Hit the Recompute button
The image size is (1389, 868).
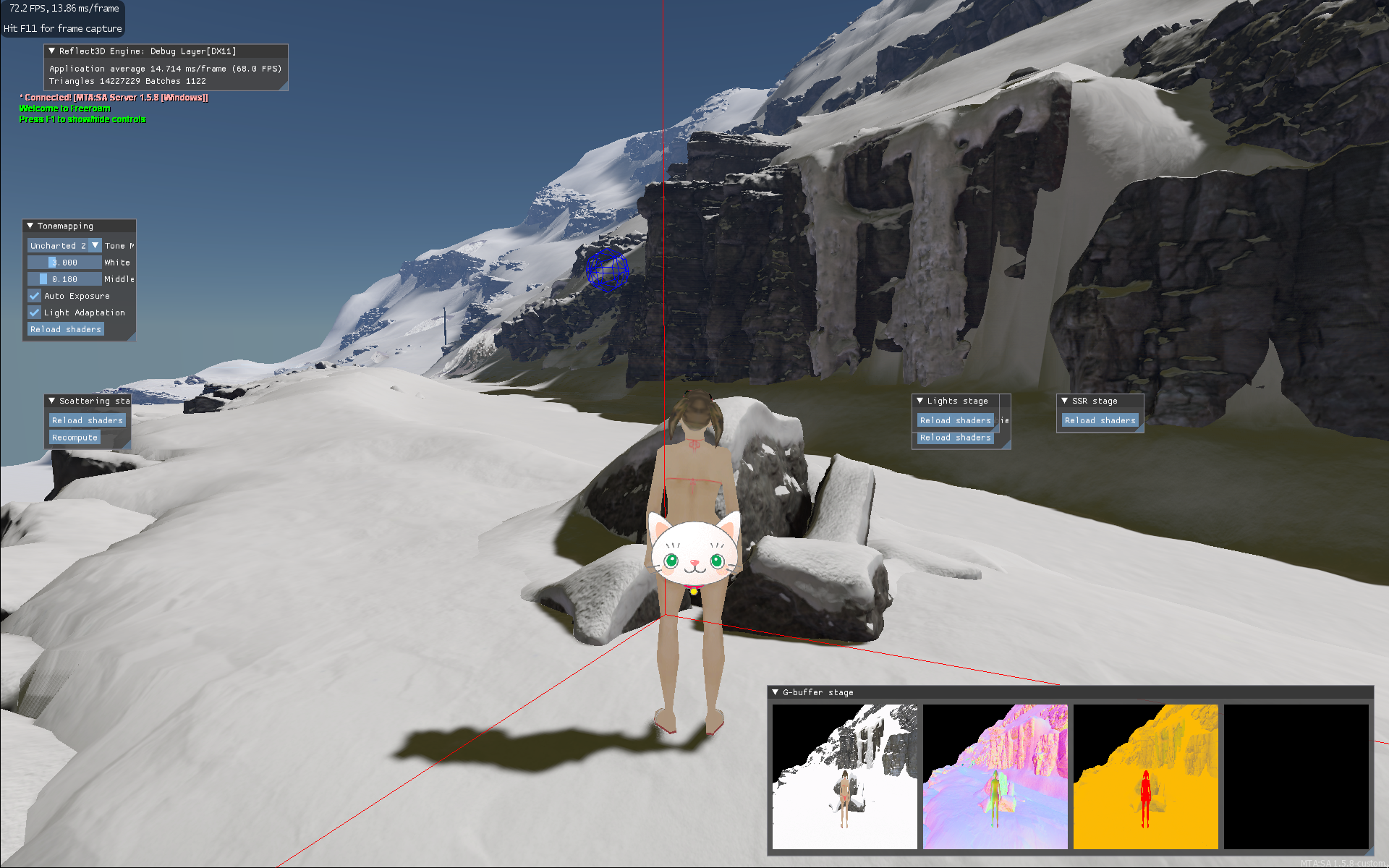pyautogui.click(x=75, y=438)
